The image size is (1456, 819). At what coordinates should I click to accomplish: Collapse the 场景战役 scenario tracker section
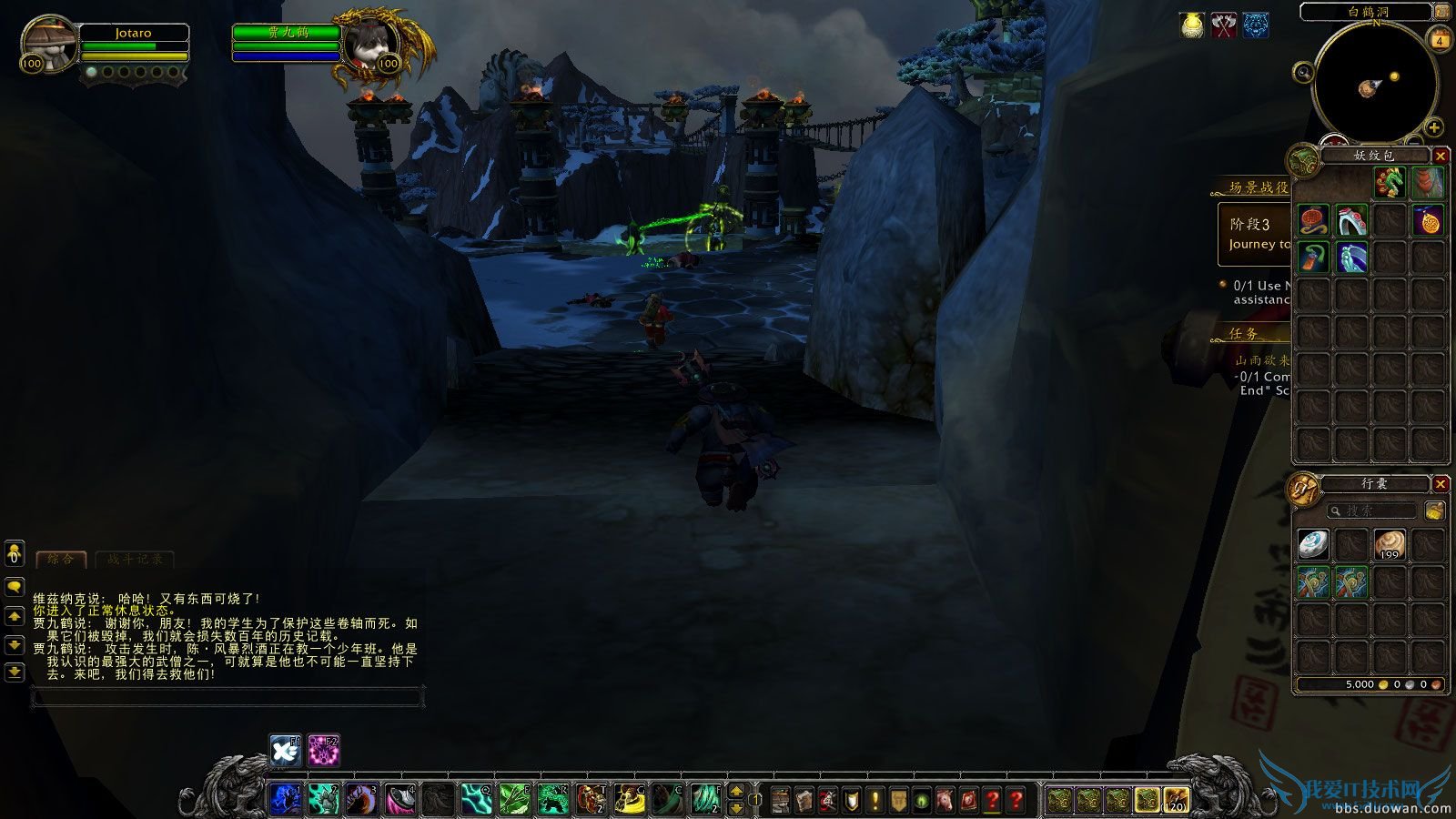pos(1256,187)
